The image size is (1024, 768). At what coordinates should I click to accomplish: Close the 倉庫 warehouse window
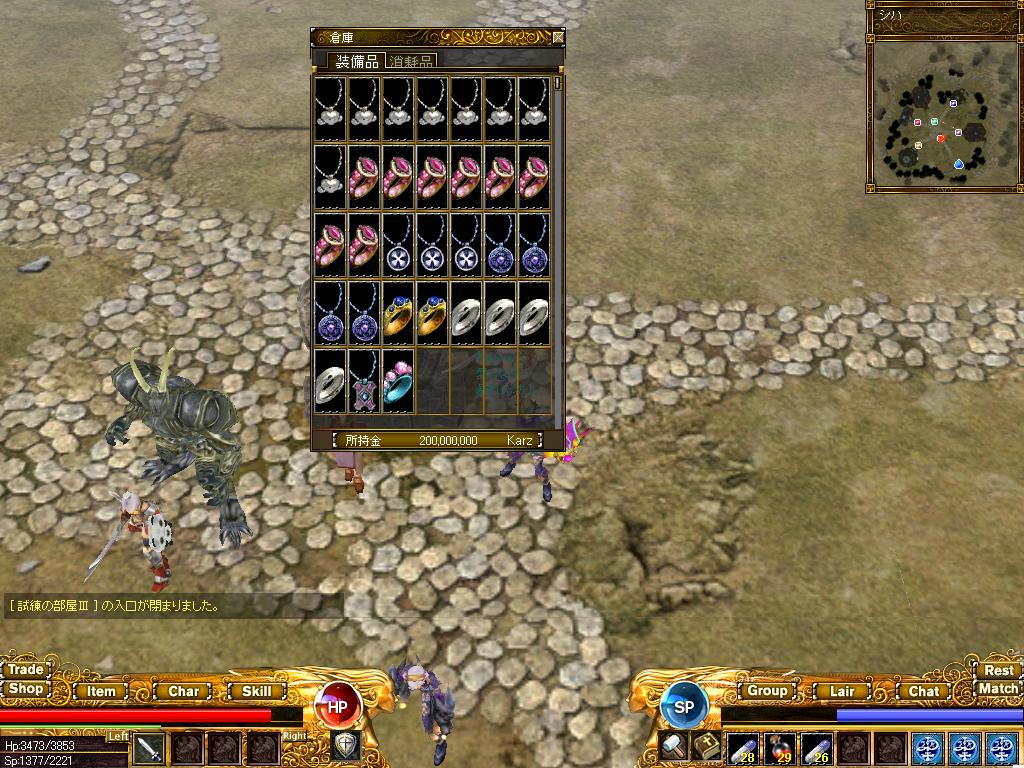(x=558, y=37)
